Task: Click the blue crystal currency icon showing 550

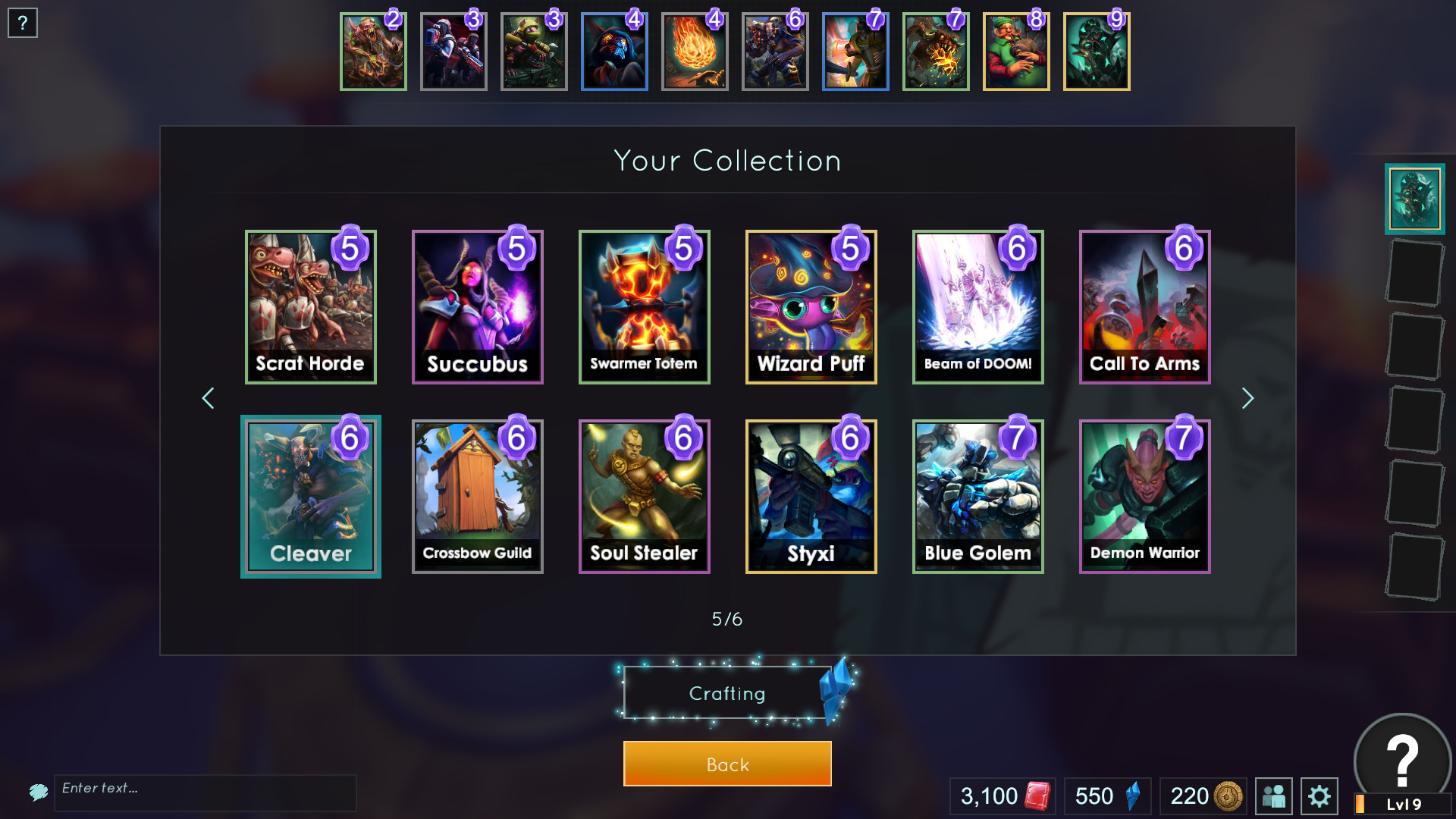Action: pyautogui.click(x=1132, y=796)
